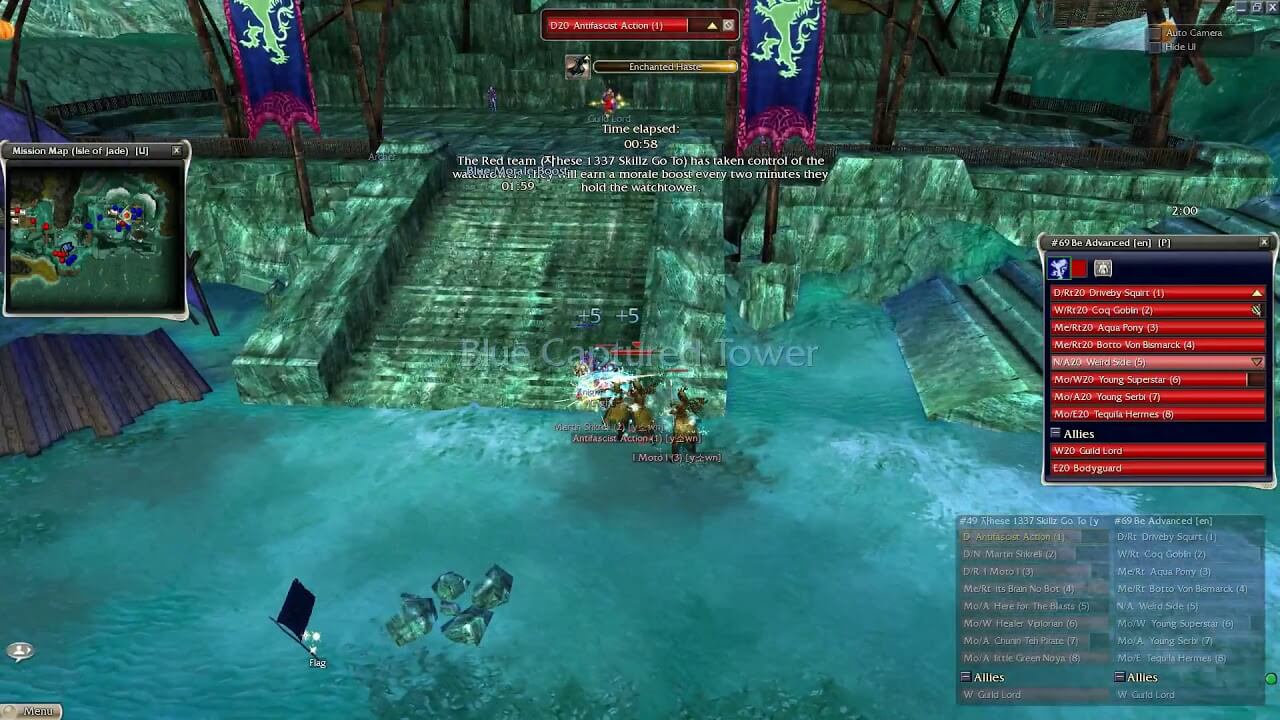This screenshot has height=720, width=1280.
Task: Click the small skill icon on Antifascist Action's target bar
Action: pyautogui.click(x=729, y=25)
